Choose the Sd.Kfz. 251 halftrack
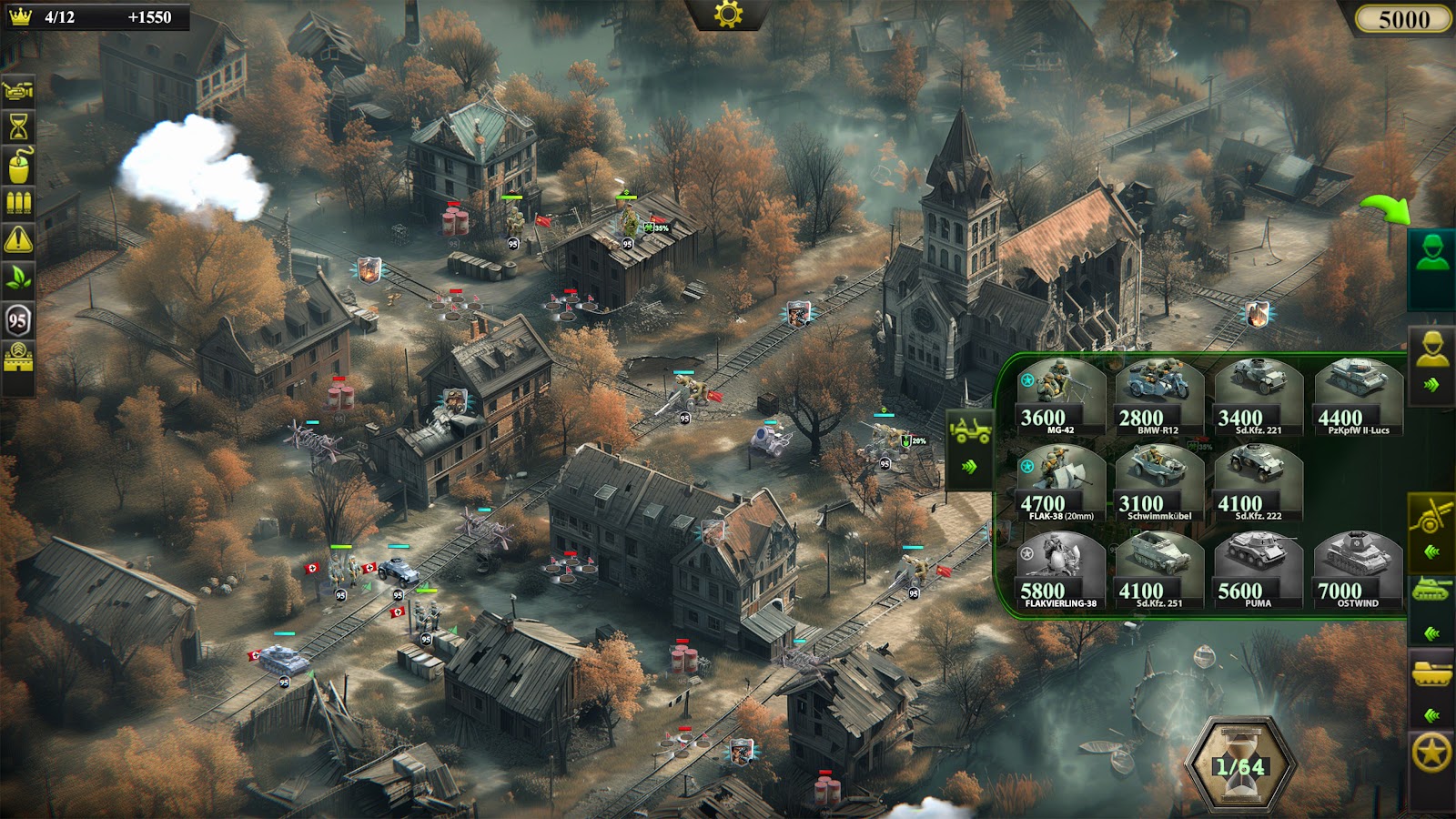This screenshot has height=819, width=1456. click(x=1159, y=570)
